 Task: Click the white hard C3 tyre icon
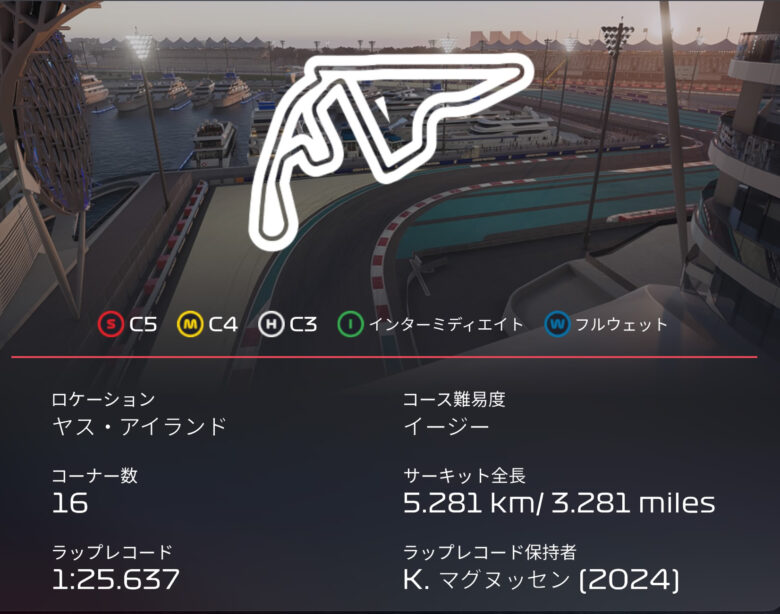tap(271, 324)
